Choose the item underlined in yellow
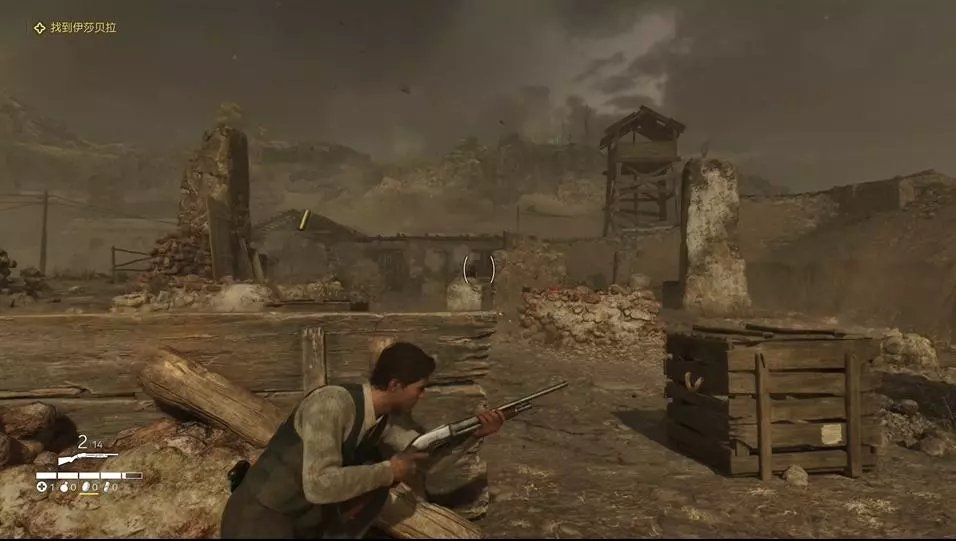Image resolution: width=956 pixels, height=541 pixels. pyautogui.click(x=87, y=487)
